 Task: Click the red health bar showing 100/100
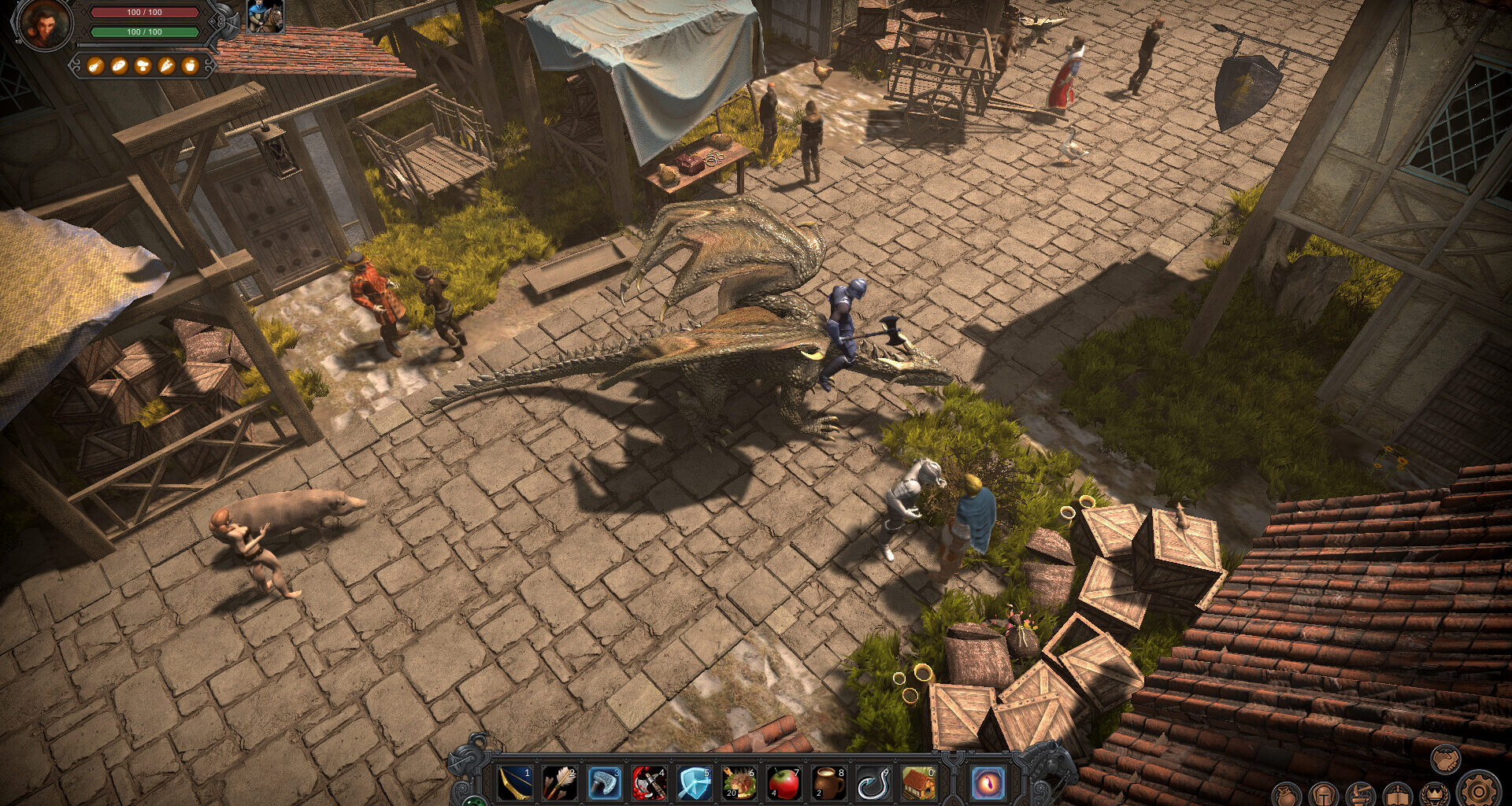click(x=146, y=14)
